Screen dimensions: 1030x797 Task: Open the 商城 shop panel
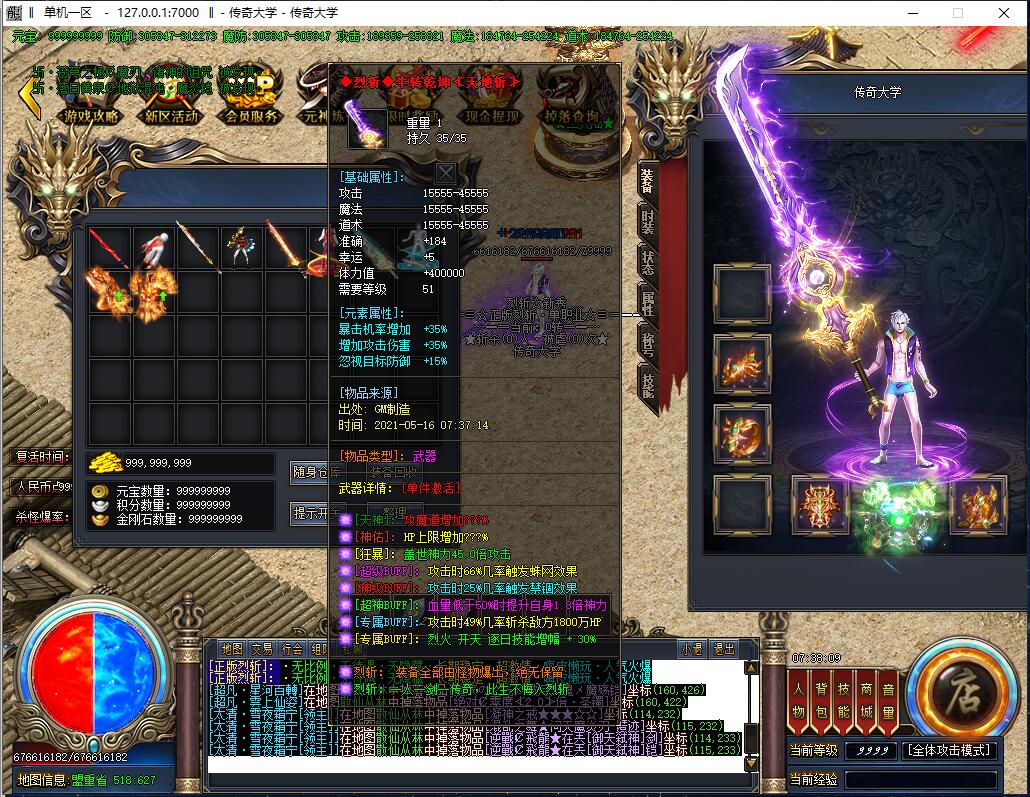[866, 699]
